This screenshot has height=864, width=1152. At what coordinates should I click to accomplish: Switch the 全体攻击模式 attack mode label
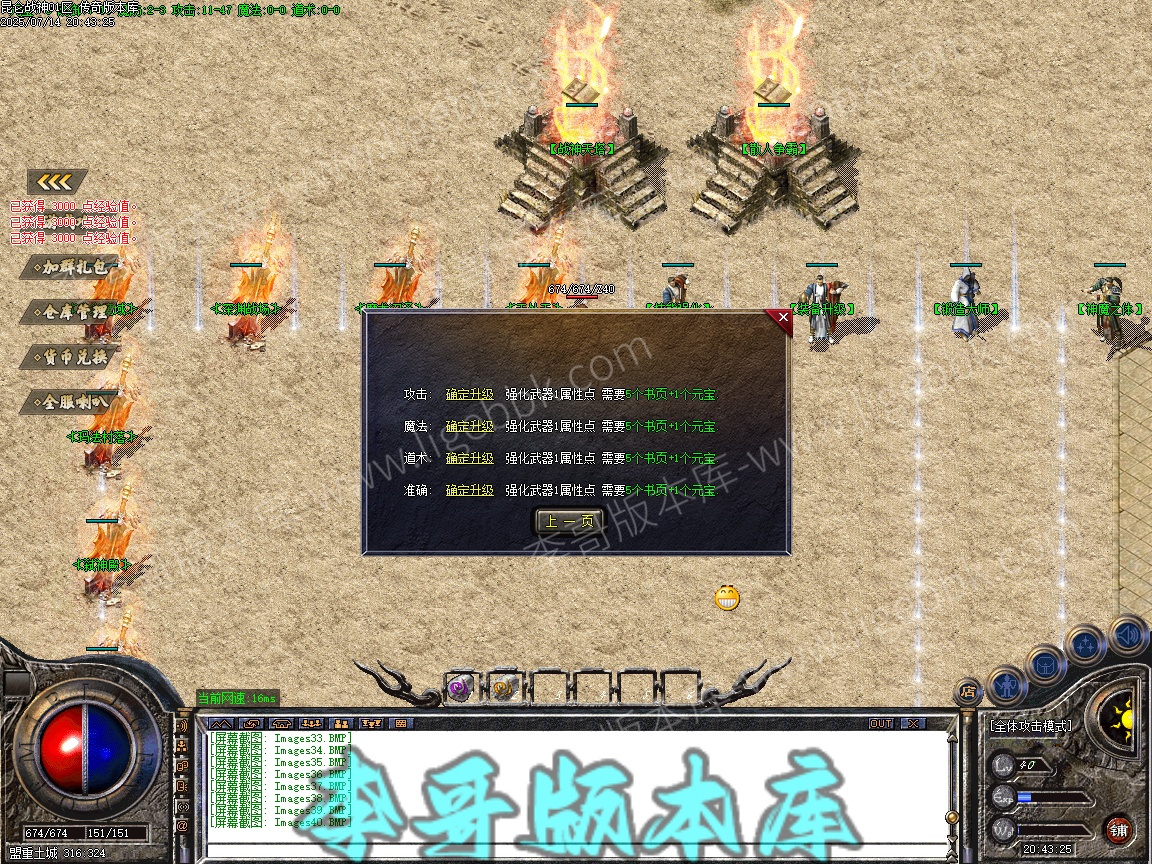coord(1030,726)
